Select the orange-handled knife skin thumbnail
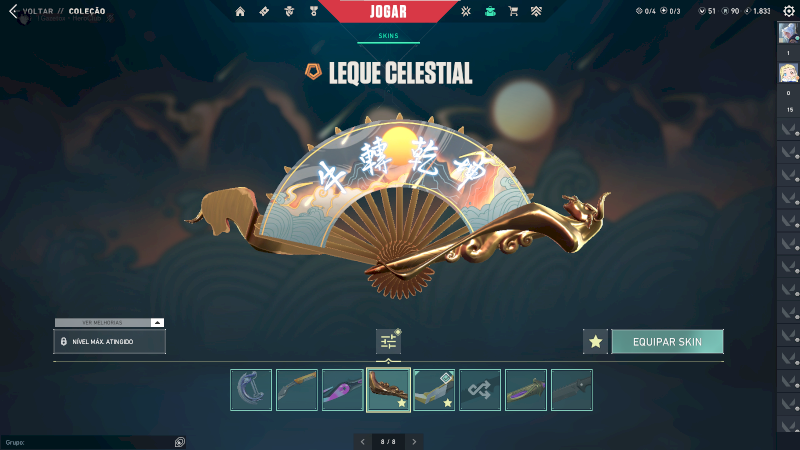 [297, 390]
